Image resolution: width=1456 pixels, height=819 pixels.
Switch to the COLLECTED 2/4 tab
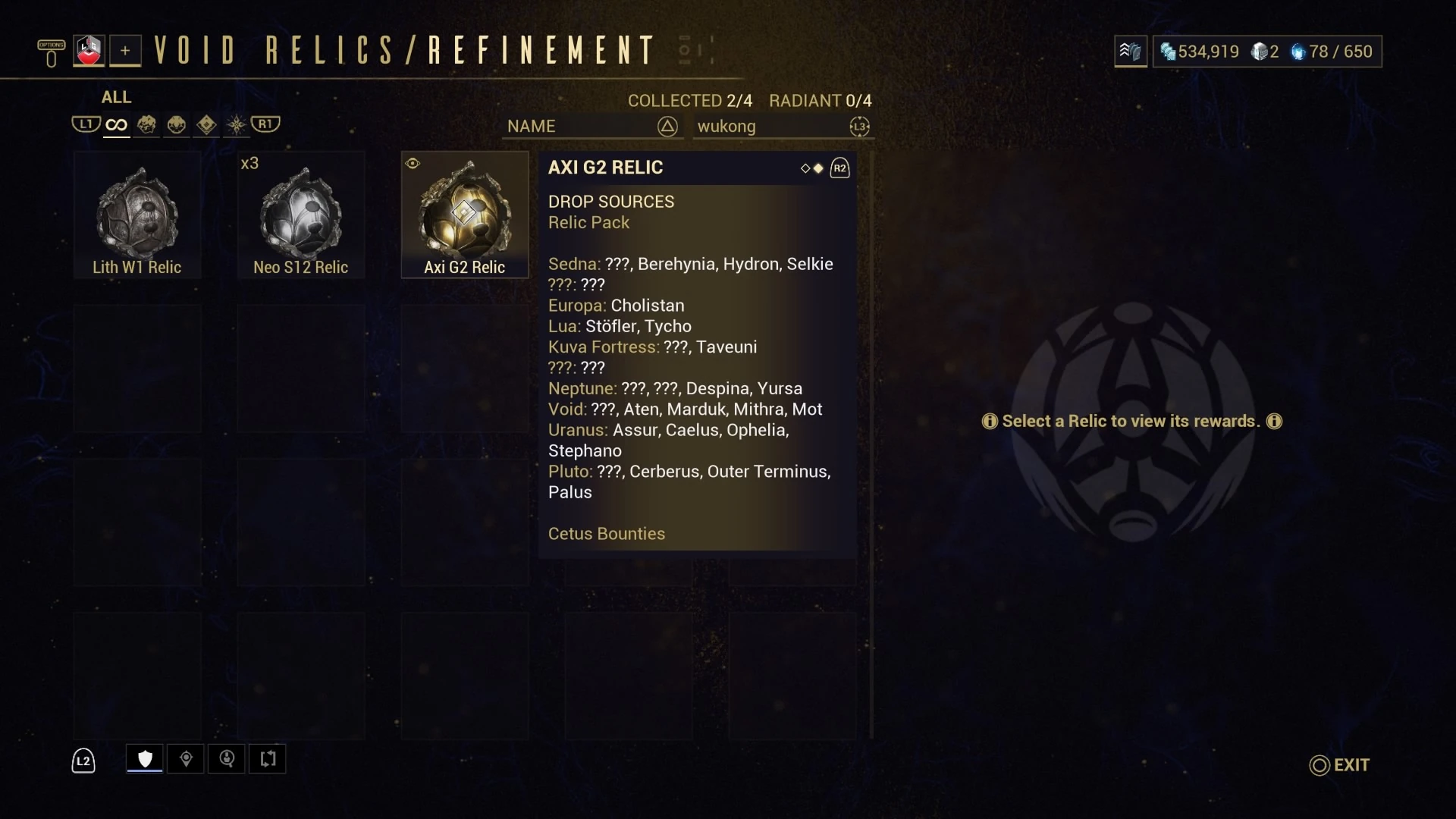(689, 99)
